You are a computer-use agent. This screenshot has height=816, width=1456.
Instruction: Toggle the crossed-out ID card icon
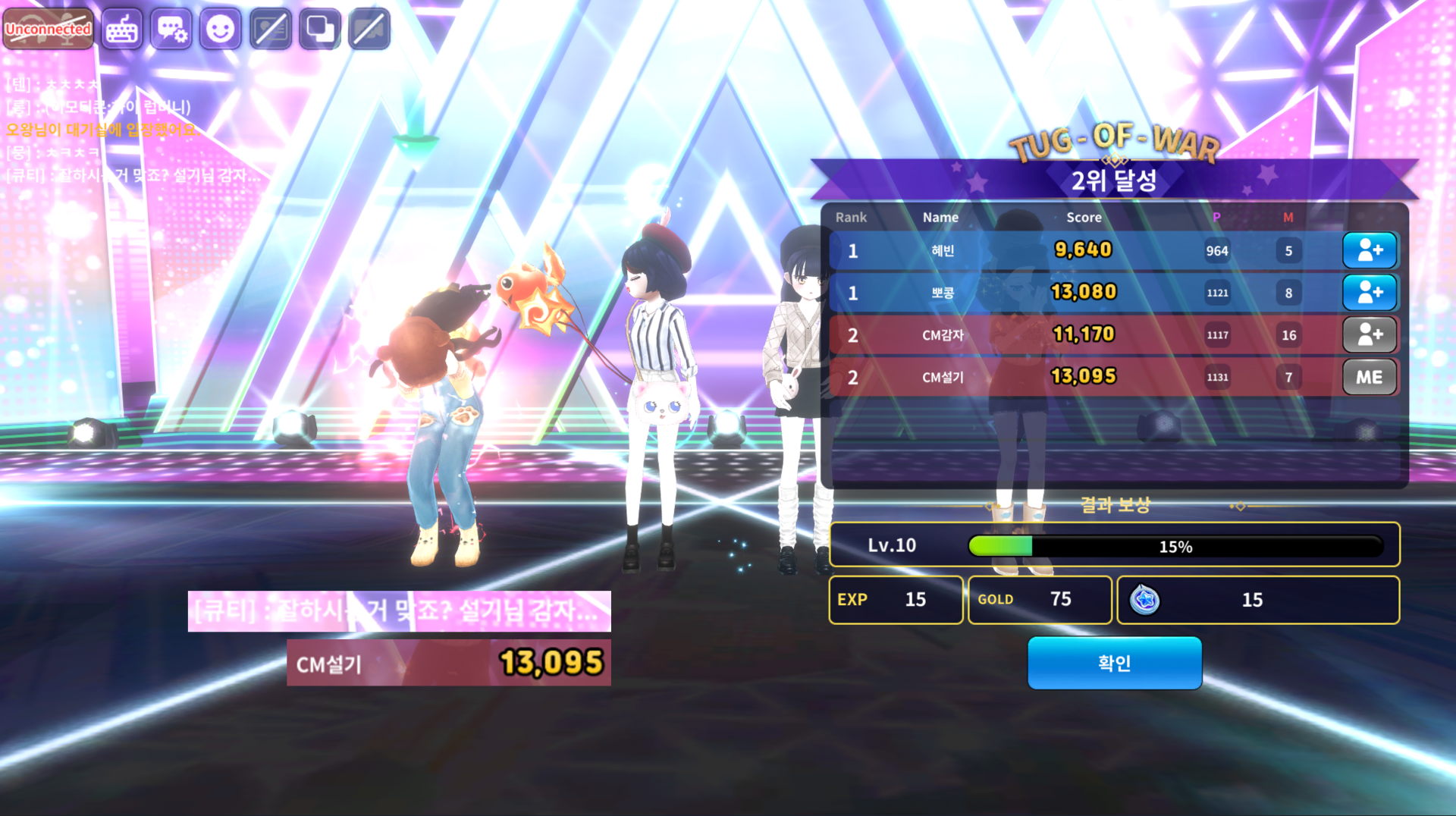pos(270,30)
